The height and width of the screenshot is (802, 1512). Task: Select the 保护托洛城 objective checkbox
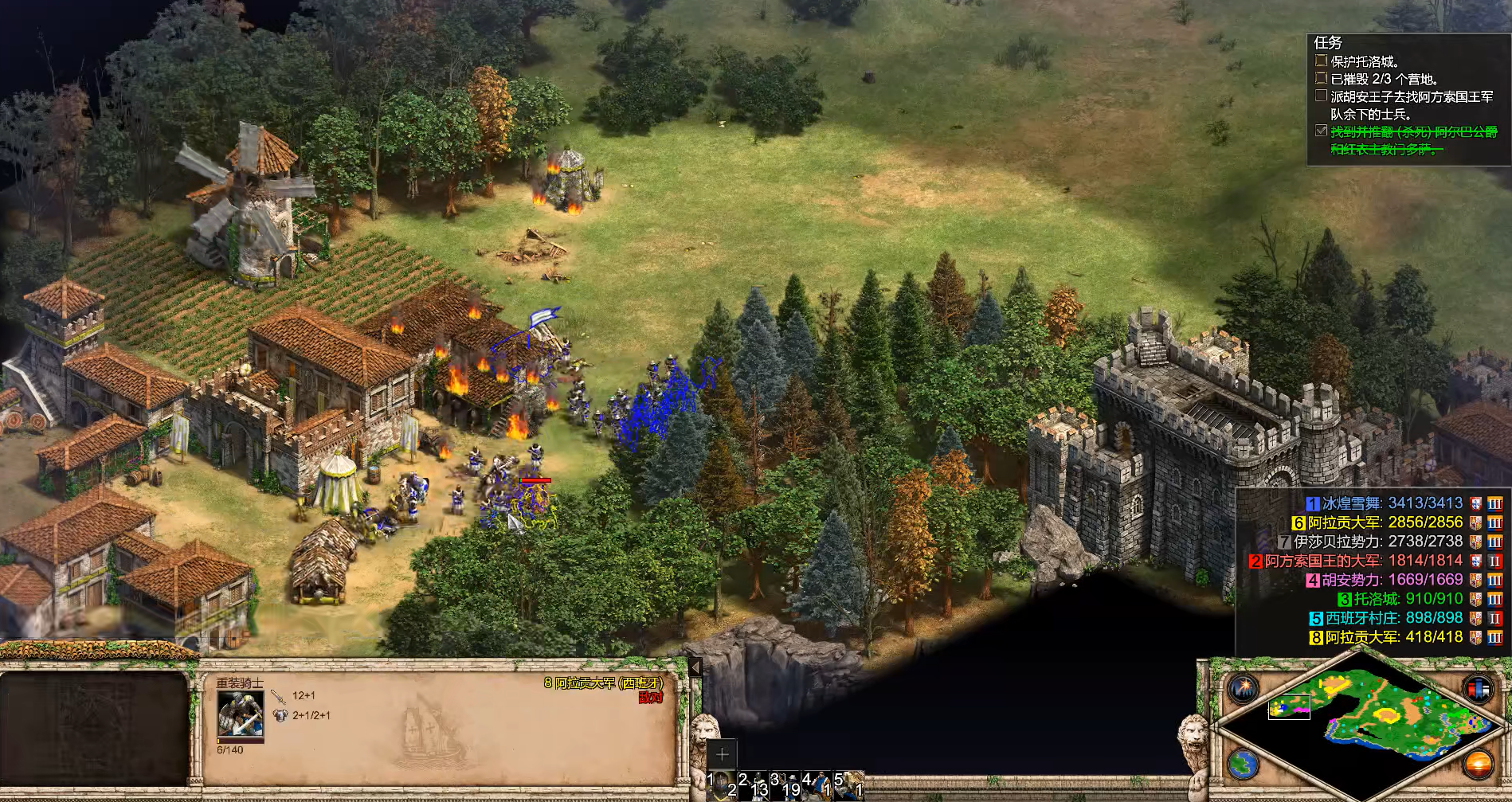[x=1321, y=61]
